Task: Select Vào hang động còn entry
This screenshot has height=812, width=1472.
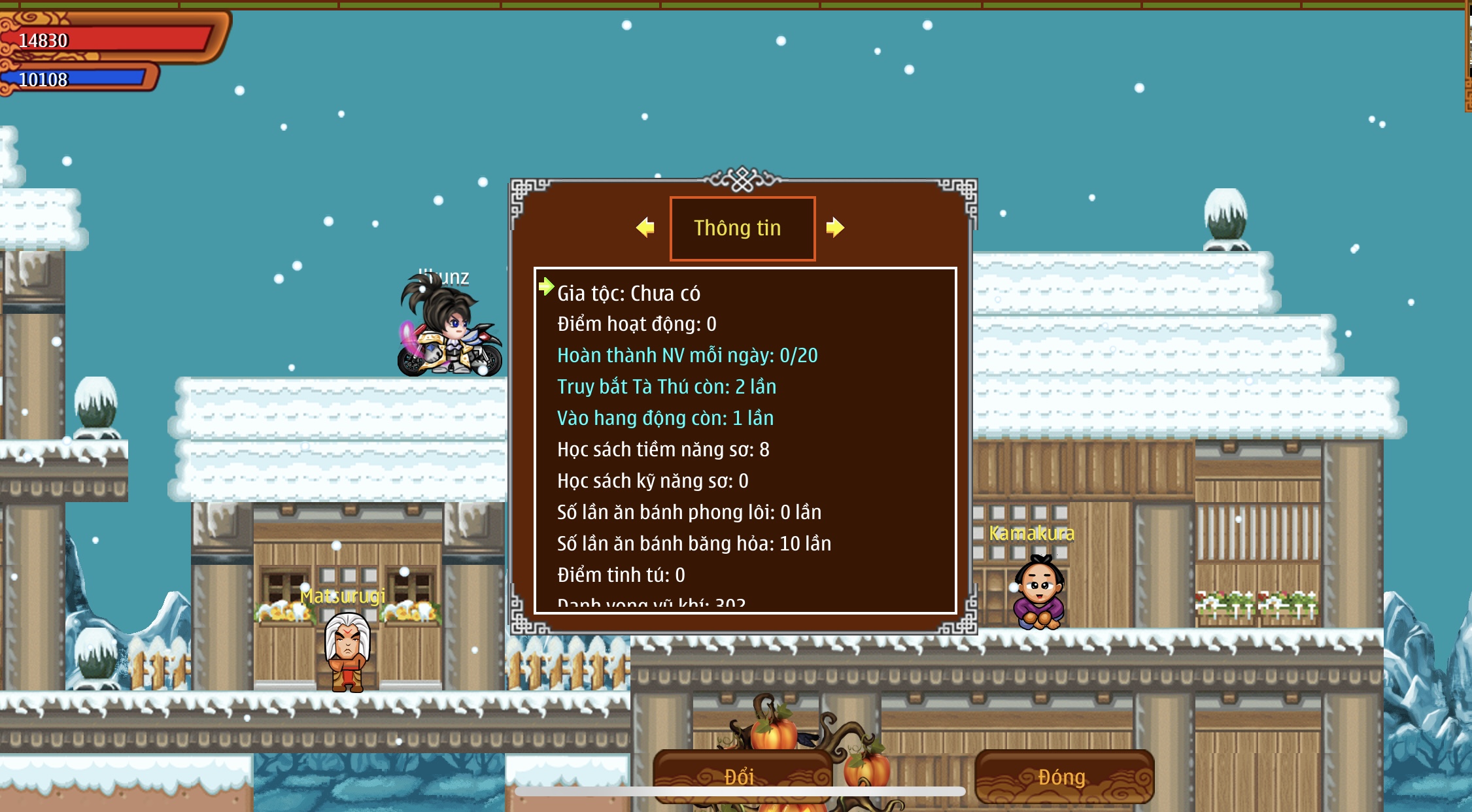Action: point(664,418)
